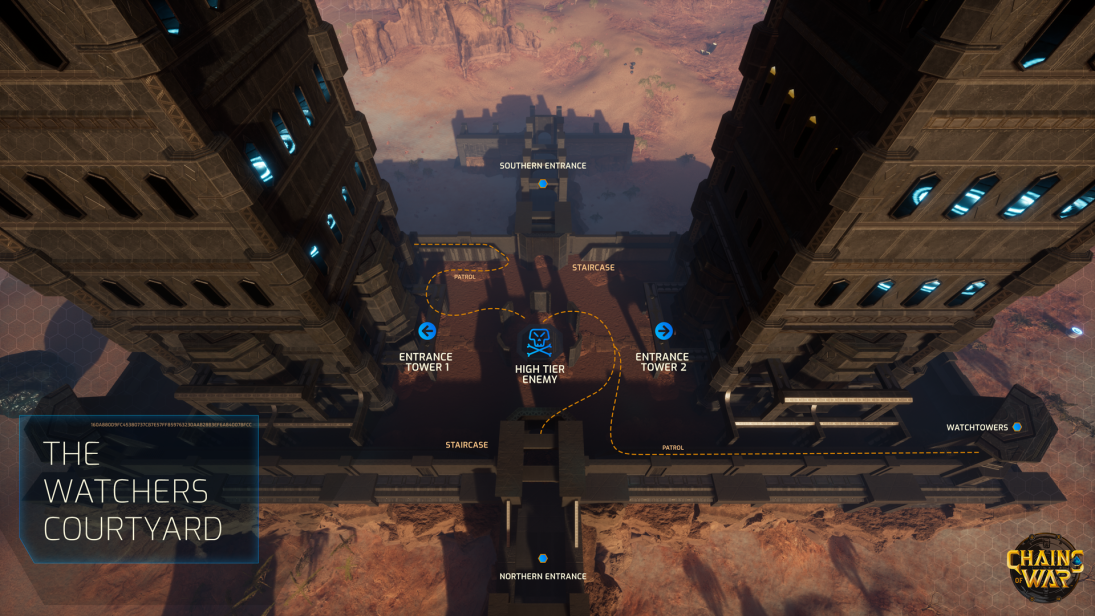
Task: Select the Southern Entrance map marker
Action: [543, 184]
